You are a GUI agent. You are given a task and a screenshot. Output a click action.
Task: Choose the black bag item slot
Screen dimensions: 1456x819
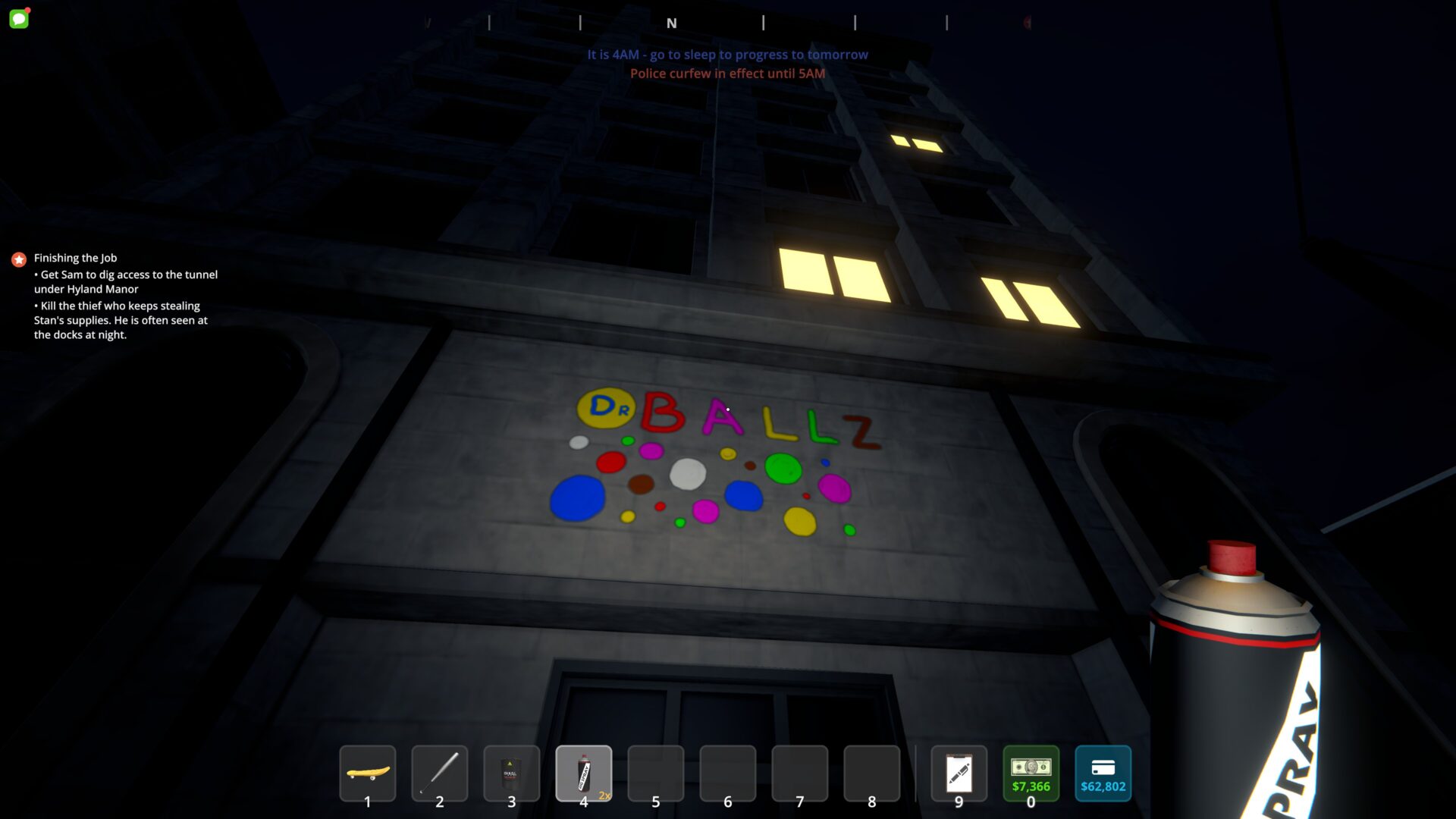512,773
